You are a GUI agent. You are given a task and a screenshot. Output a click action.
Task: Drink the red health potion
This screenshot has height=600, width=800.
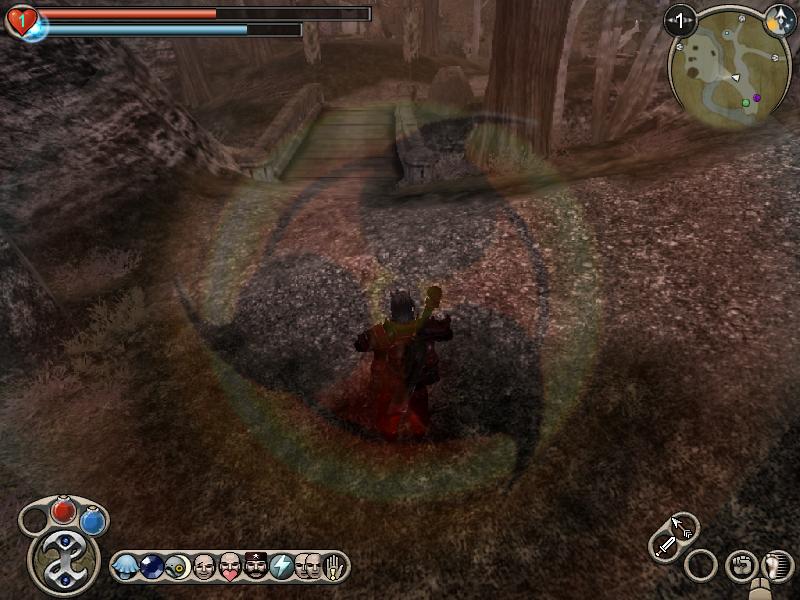click(x=64, y=512)
